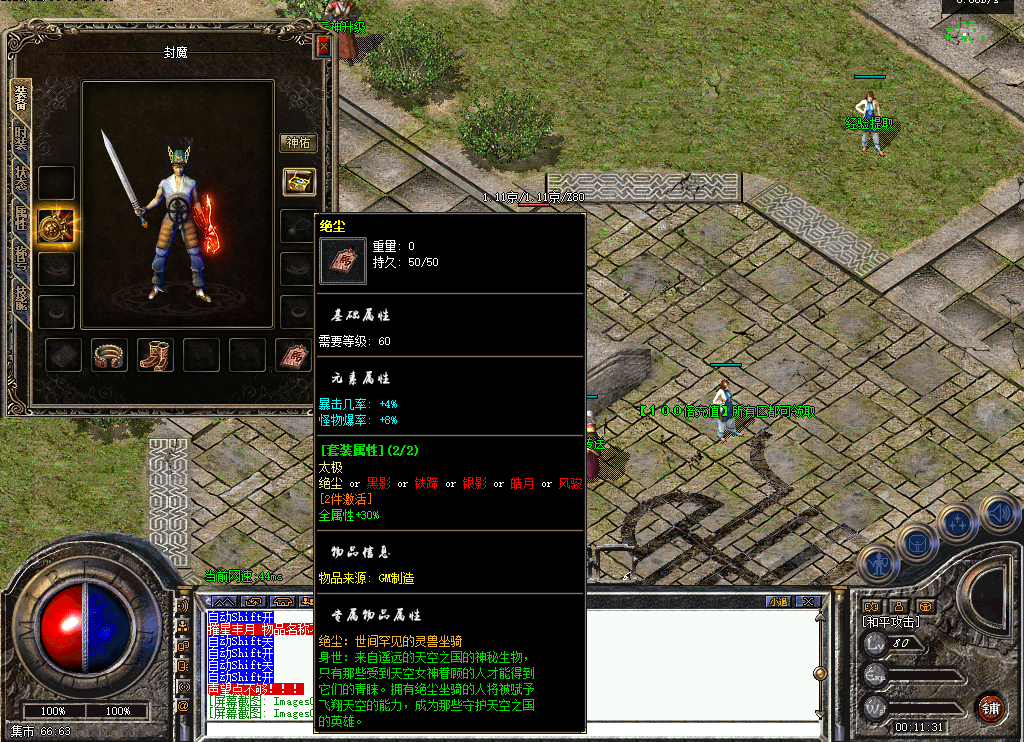This screenshot has height=742, width=1024.
Task: Switch to the 装备 equipment tab
Action: tap(21, 97)
